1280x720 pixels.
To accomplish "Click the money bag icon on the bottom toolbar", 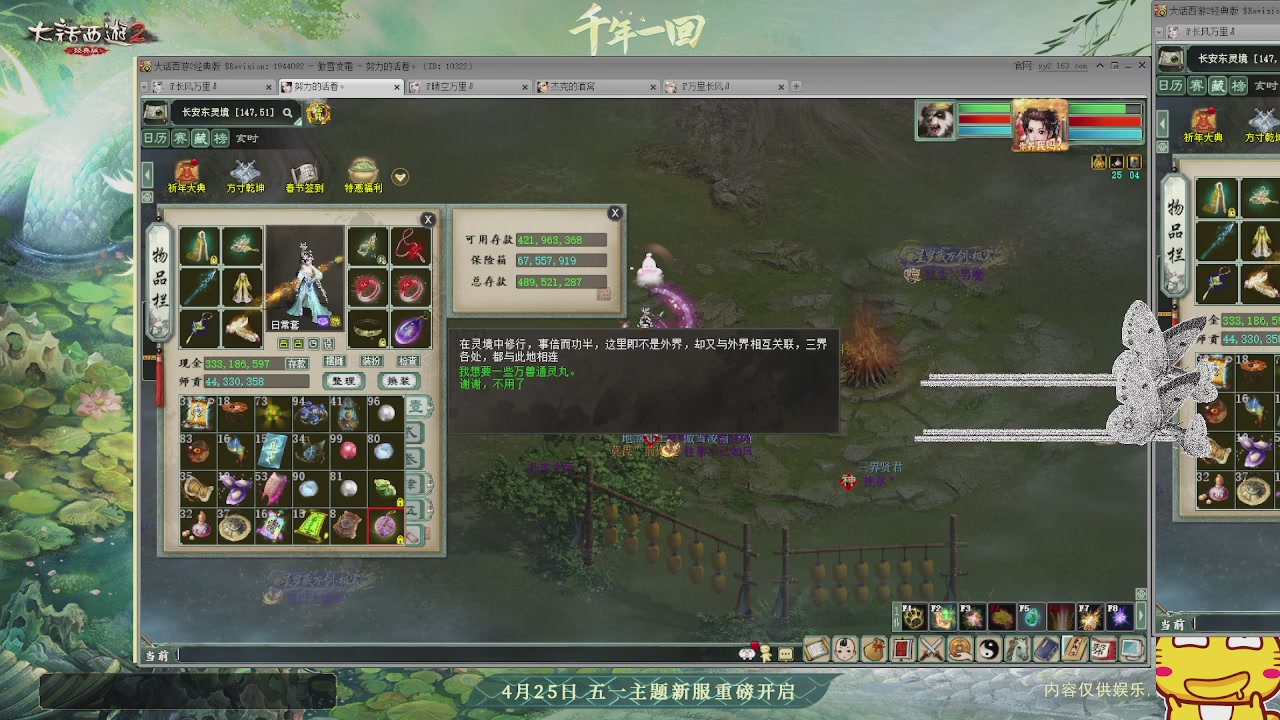I will coord(875,650).
